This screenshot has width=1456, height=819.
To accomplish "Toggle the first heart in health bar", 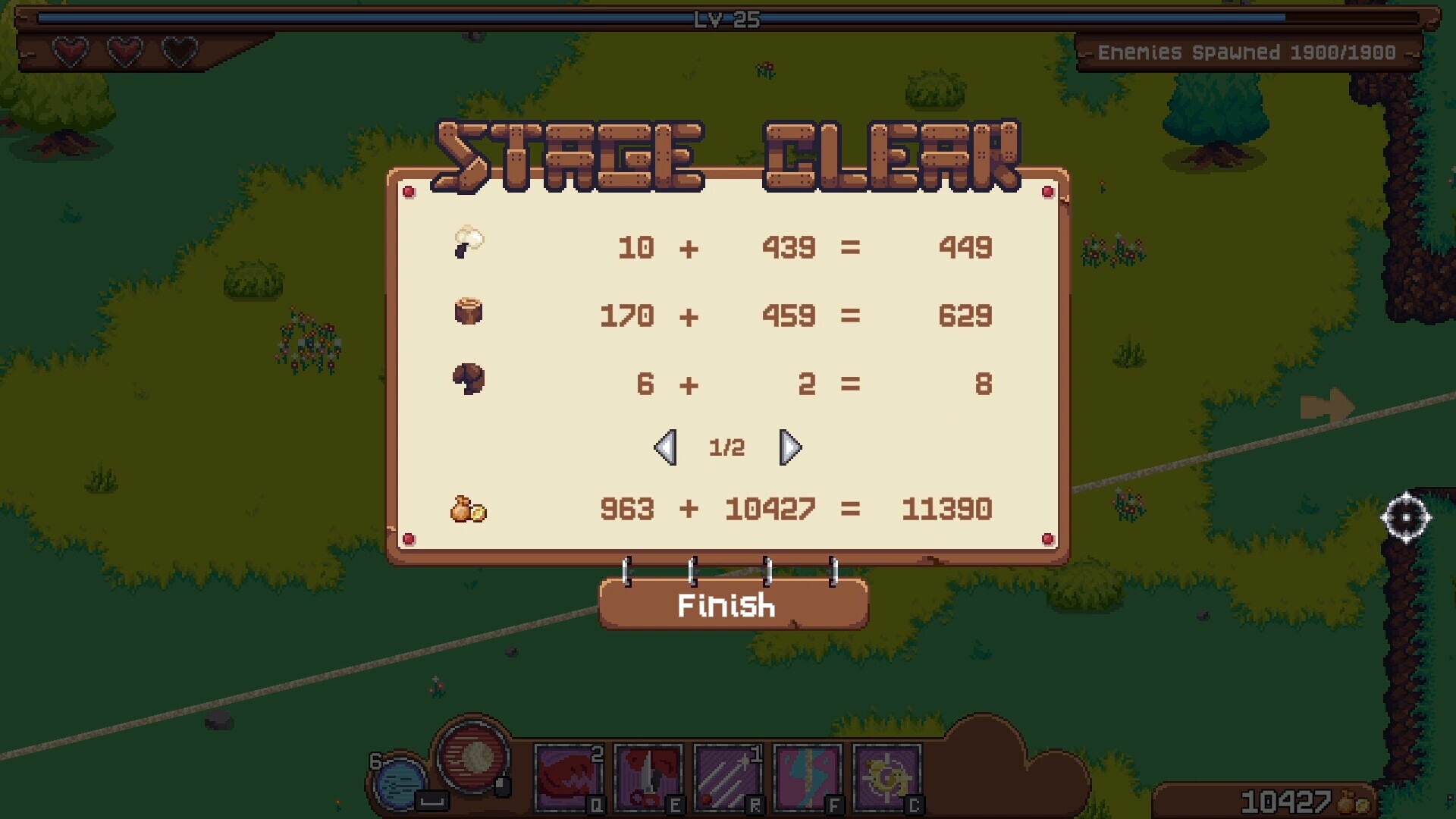I will (68, 52).
